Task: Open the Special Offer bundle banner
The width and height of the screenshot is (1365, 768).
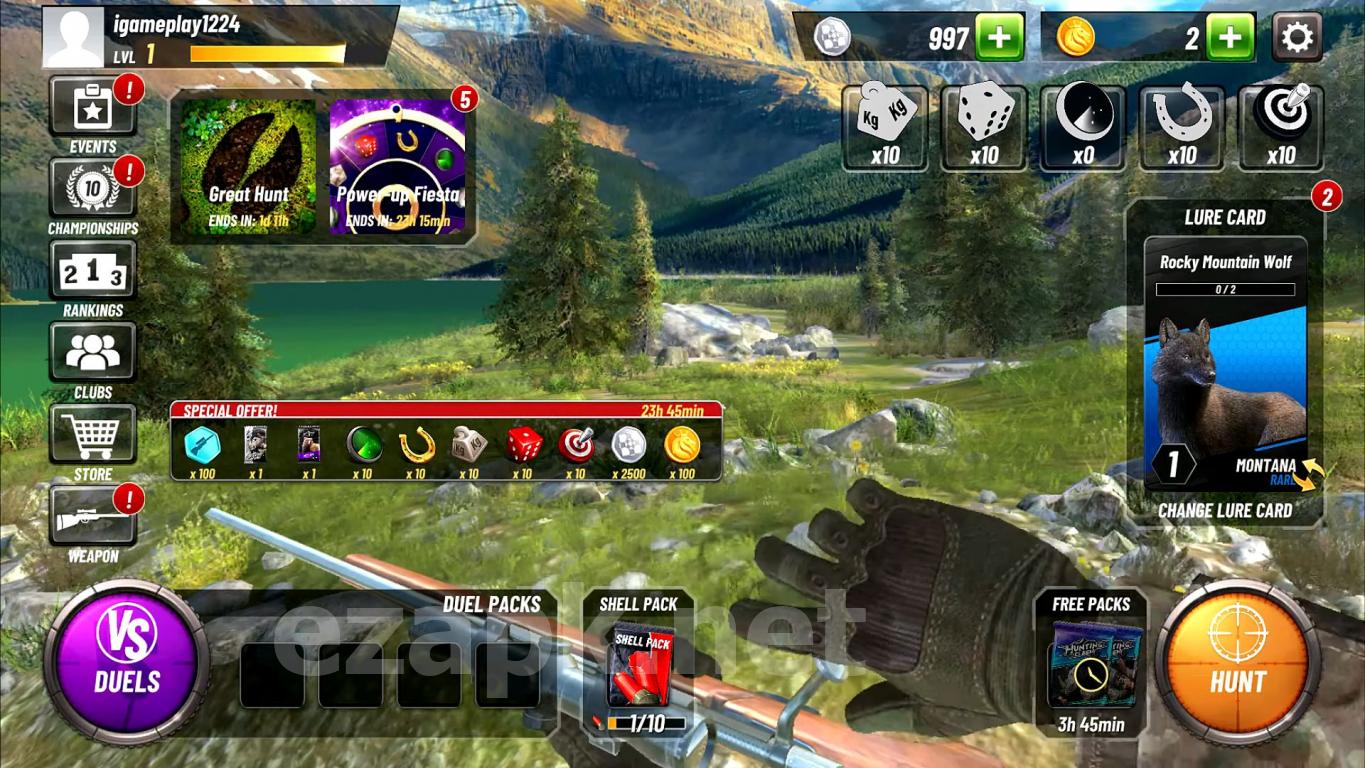Action: click(446, 441)
